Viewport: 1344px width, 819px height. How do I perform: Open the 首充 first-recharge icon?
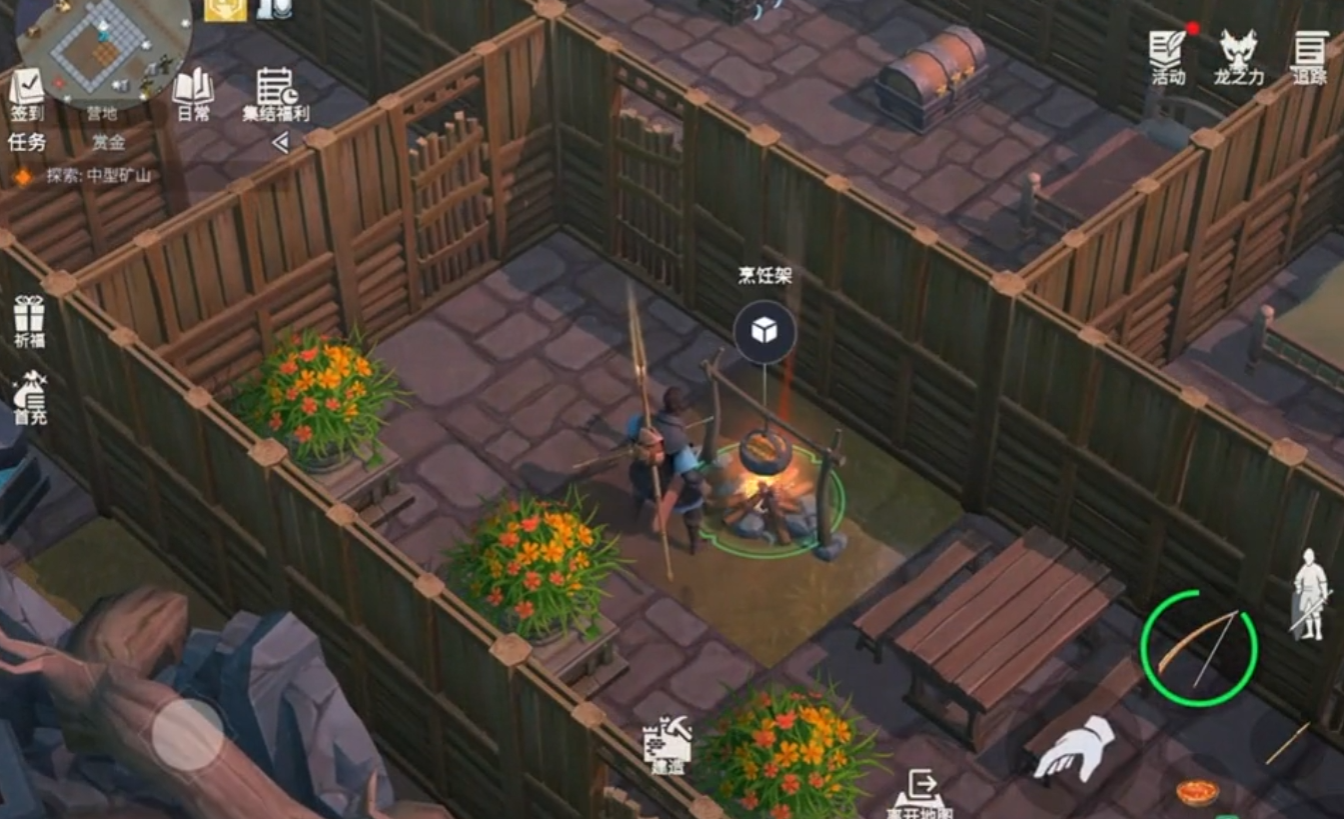click(29, 398)
